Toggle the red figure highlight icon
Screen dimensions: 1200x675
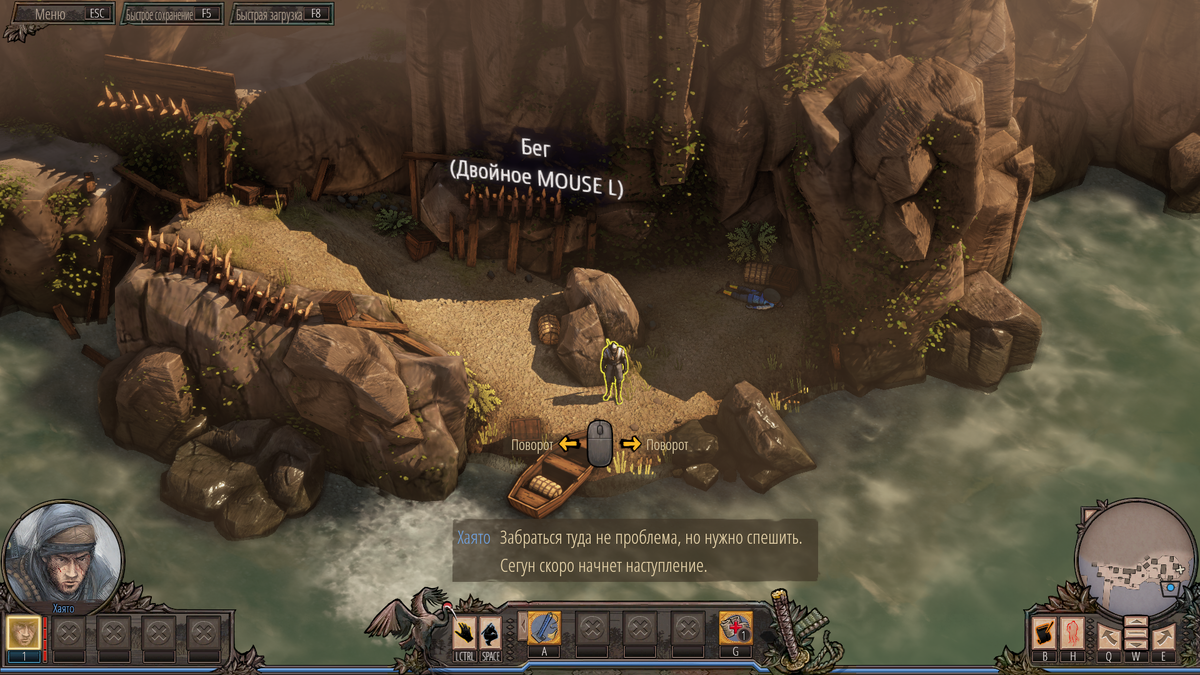click(x=1071, y=633)
